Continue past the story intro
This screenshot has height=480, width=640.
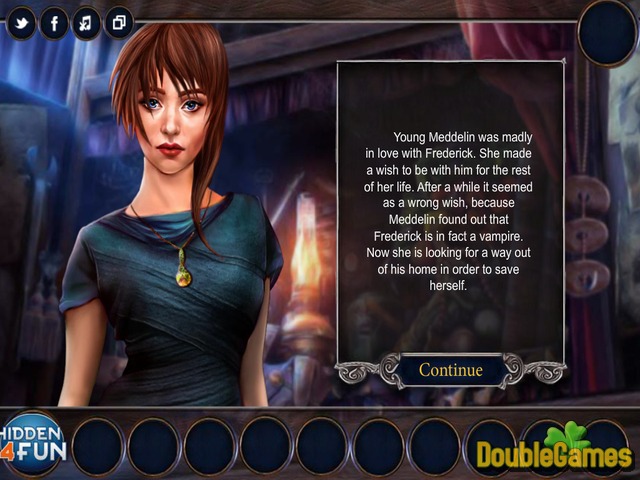(450, 370)
